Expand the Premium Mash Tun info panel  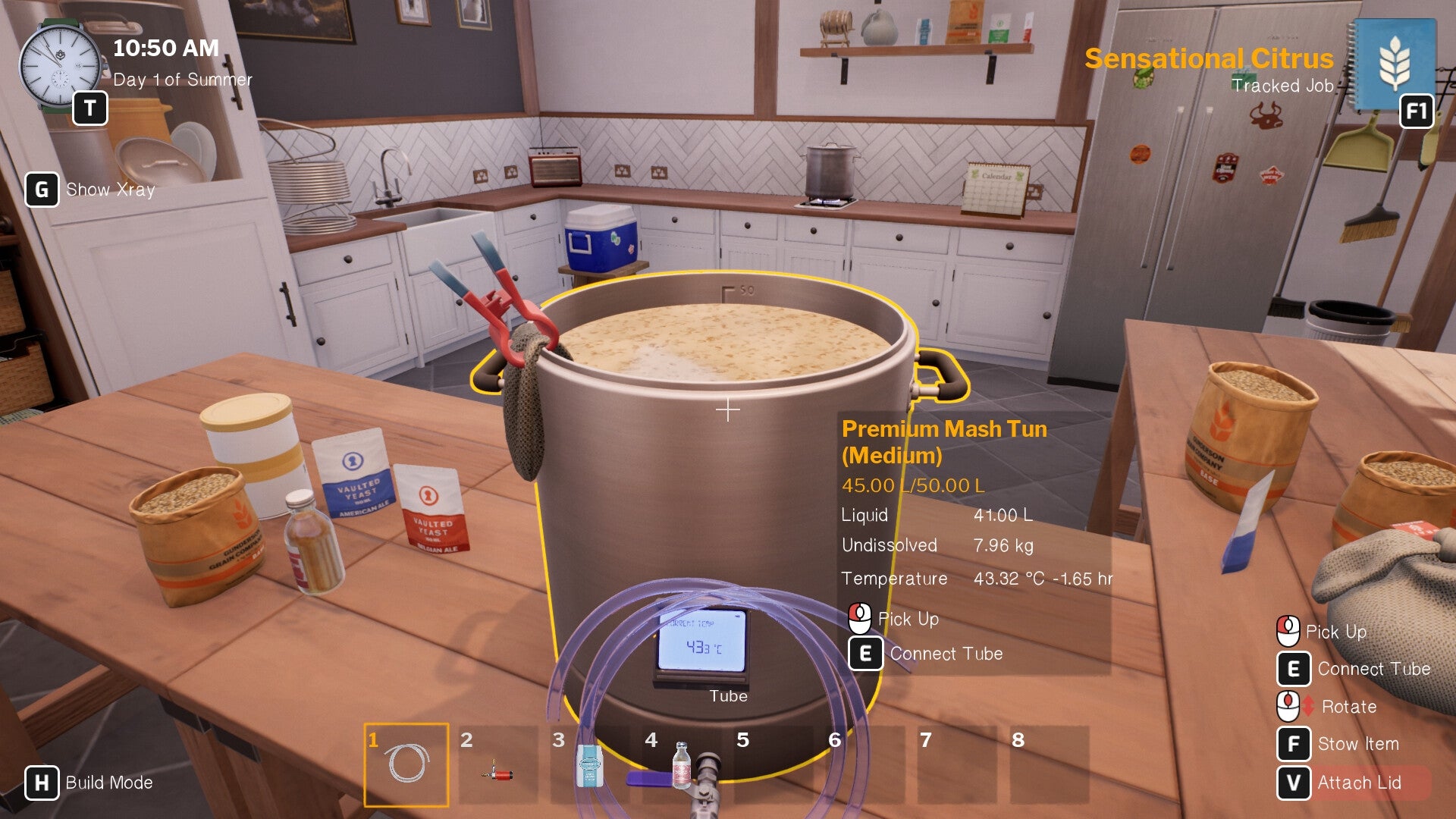(x=945, y=442)
